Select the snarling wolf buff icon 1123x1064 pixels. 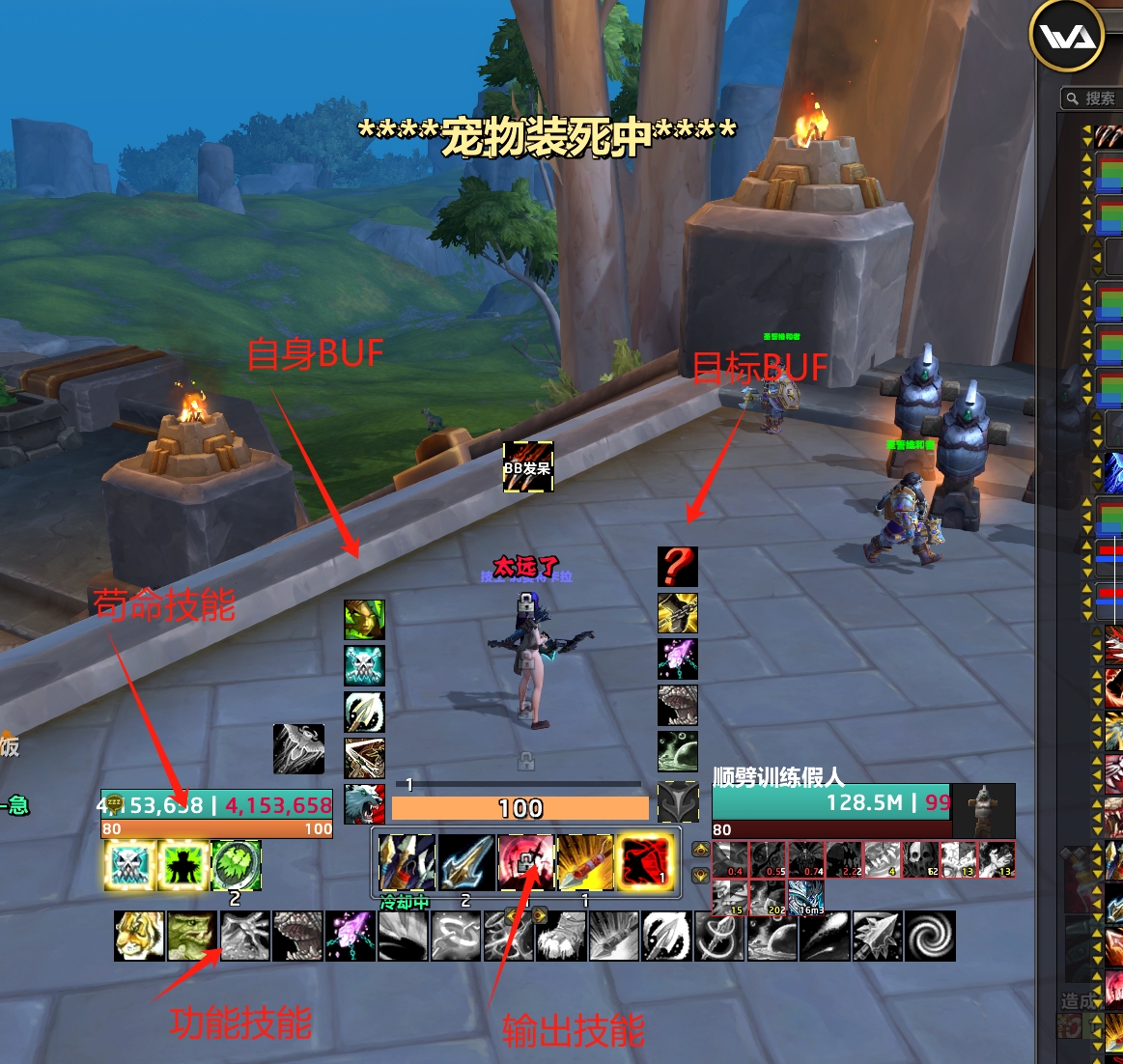pos(365,804)
